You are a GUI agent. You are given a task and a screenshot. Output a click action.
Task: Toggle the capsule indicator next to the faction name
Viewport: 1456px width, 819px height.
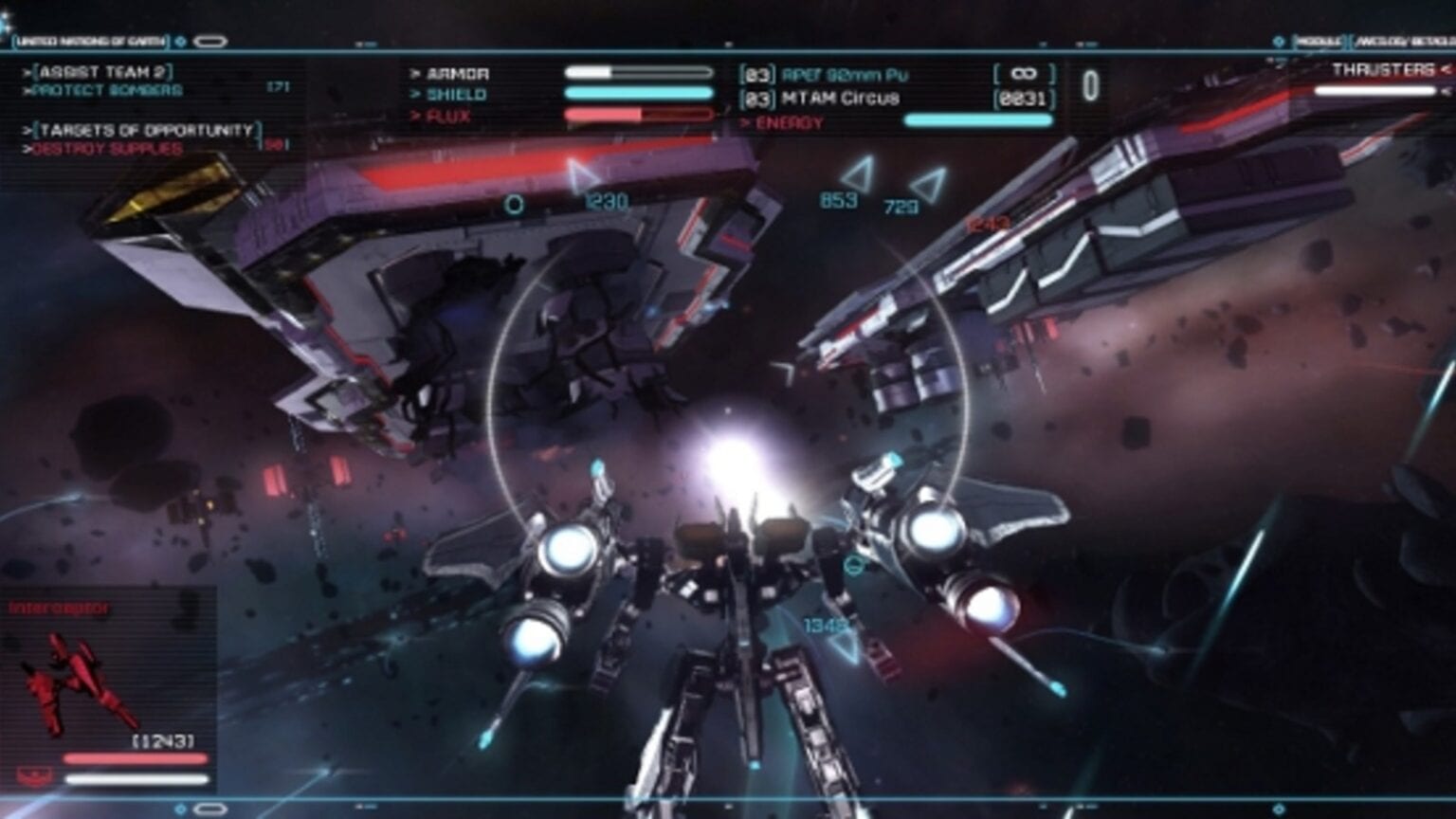pos(210,42)
